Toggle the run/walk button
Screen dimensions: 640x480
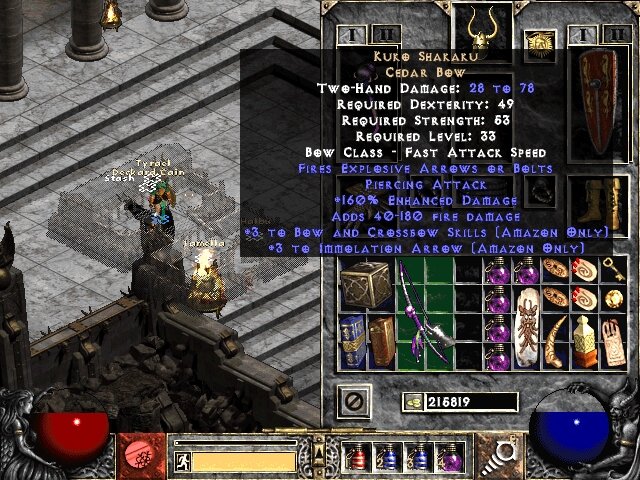point(182,460)
